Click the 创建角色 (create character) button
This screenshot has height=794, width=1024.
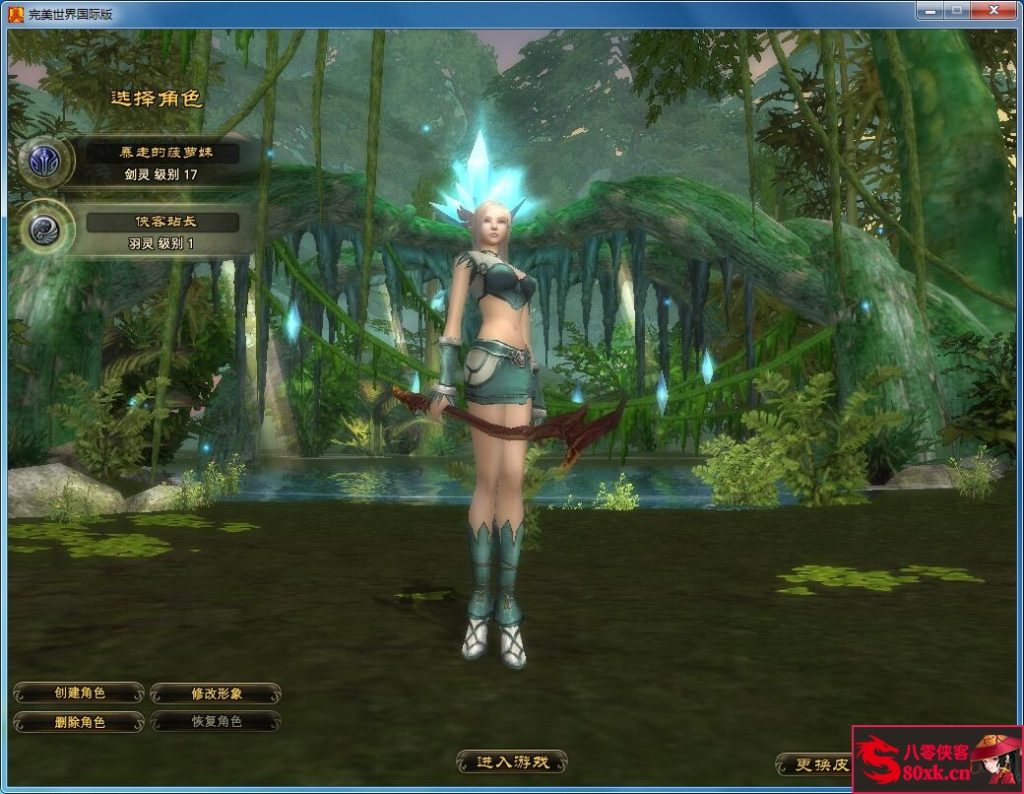(79, 693)
